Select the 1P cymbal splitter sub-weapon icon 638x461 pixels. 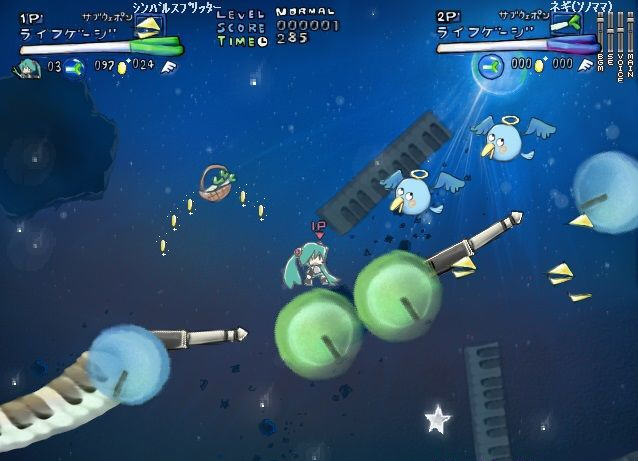pyautogui.click(x=147, y=25)
